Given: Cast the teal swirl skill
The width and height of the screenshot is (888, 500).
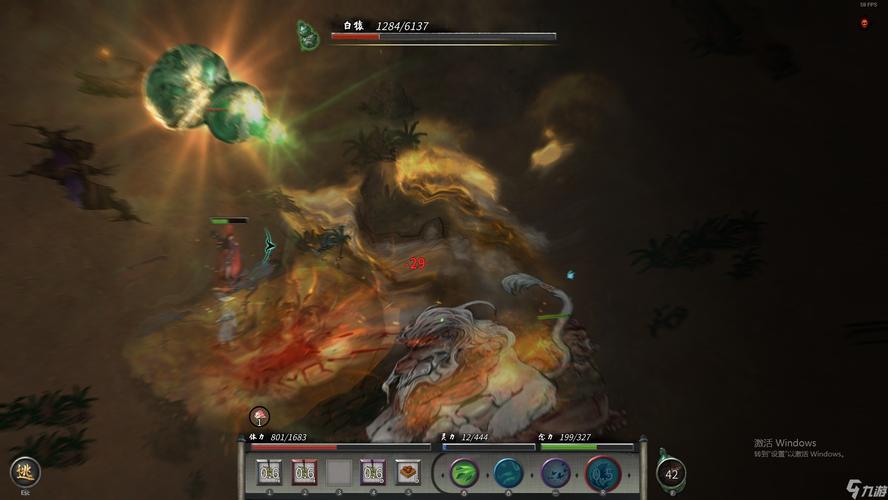Looking at the screenshot, I should (x=509, y=472).
